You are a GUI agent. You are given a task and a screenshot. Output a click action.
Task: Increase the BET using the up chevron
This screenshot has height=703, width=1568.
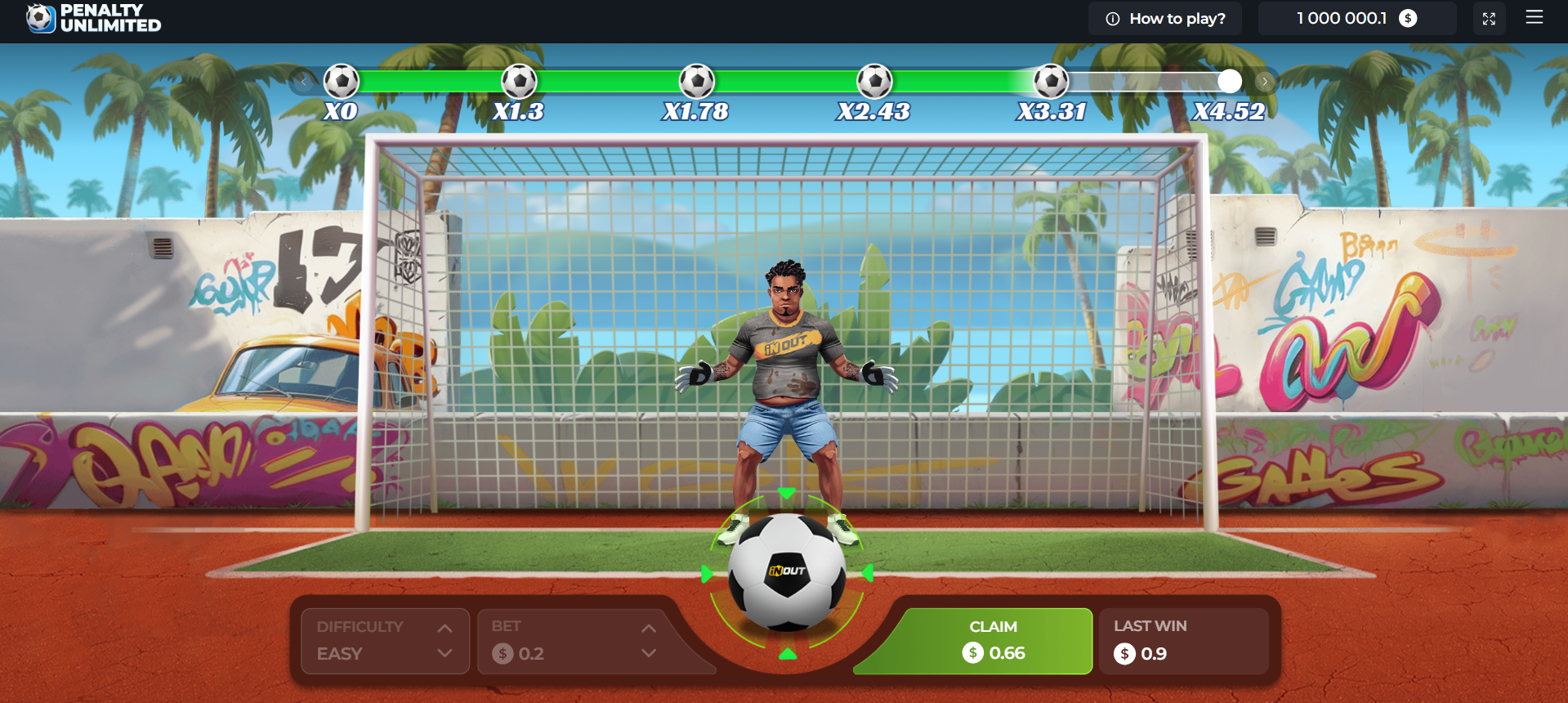point(650,627)
